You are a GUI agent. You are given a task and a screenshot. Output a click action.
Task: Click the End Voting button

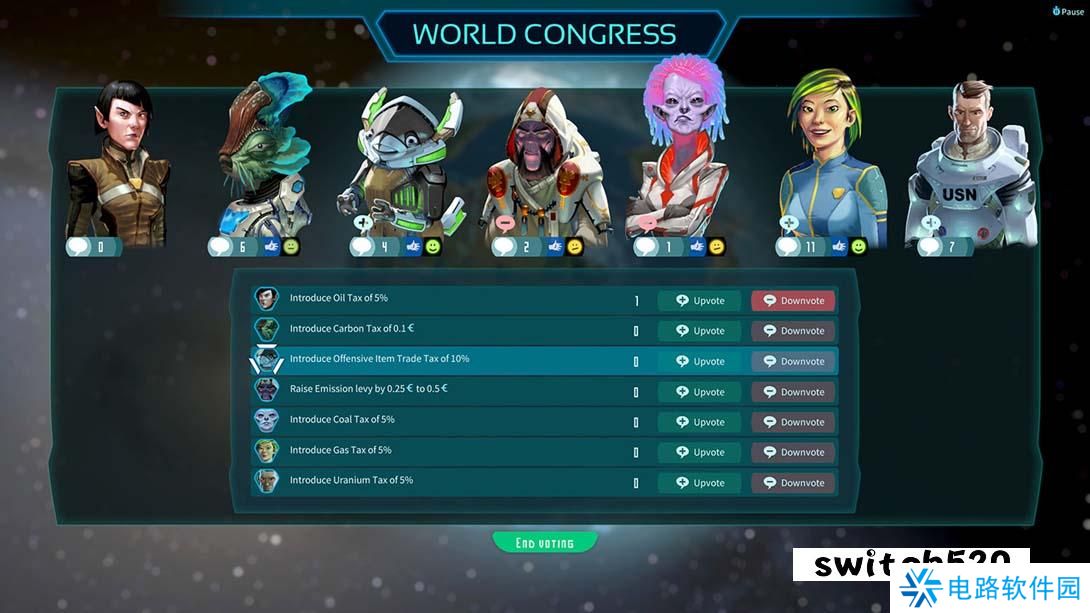click(x=545, y=543)
